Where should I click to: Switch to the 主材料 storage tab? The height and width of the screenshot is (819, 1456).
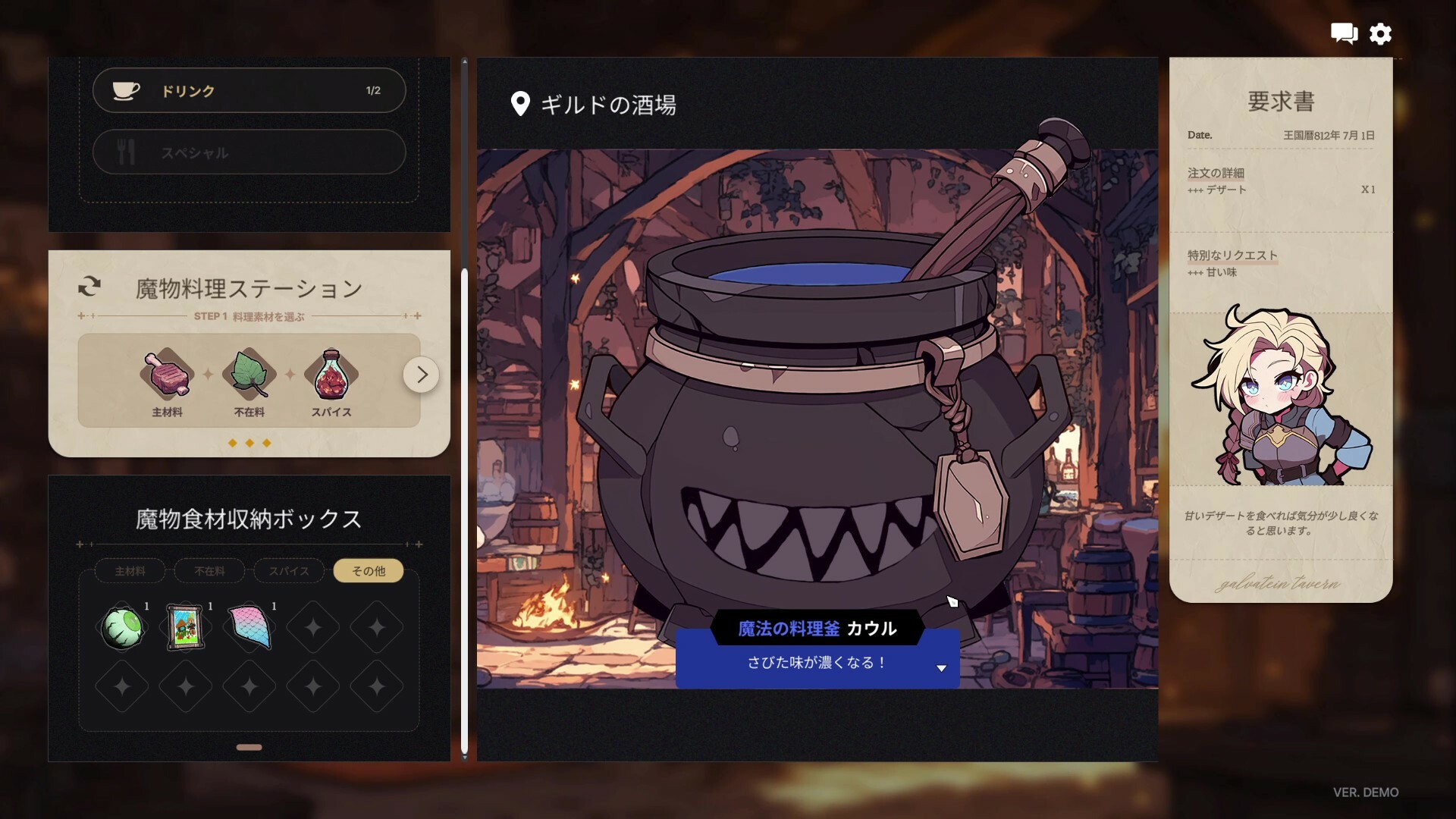point(130,571)
